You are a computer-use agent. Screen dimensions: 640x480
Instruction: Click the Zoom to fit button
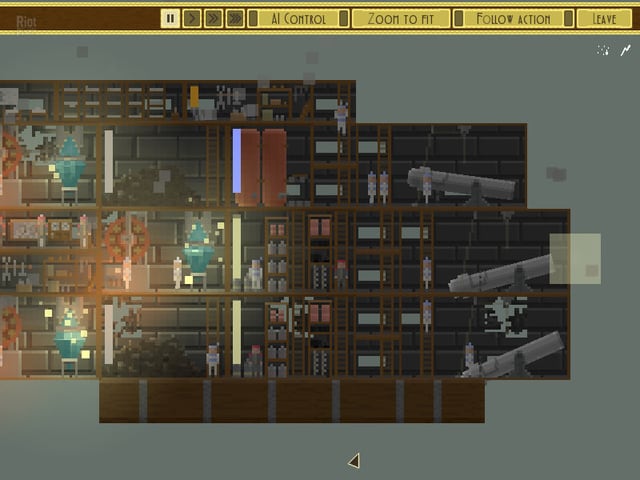pyautogui.click(x=400, y=18)
